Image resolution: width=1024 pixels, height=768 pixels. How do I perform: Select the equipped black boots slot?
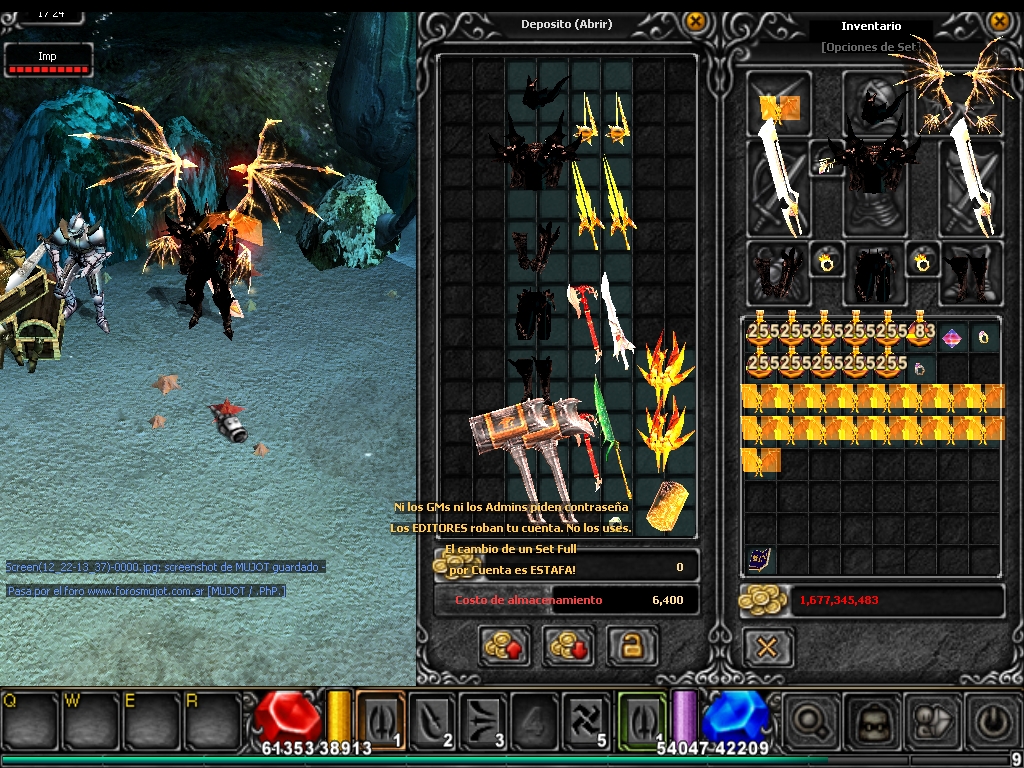click(x=970, y=272)
